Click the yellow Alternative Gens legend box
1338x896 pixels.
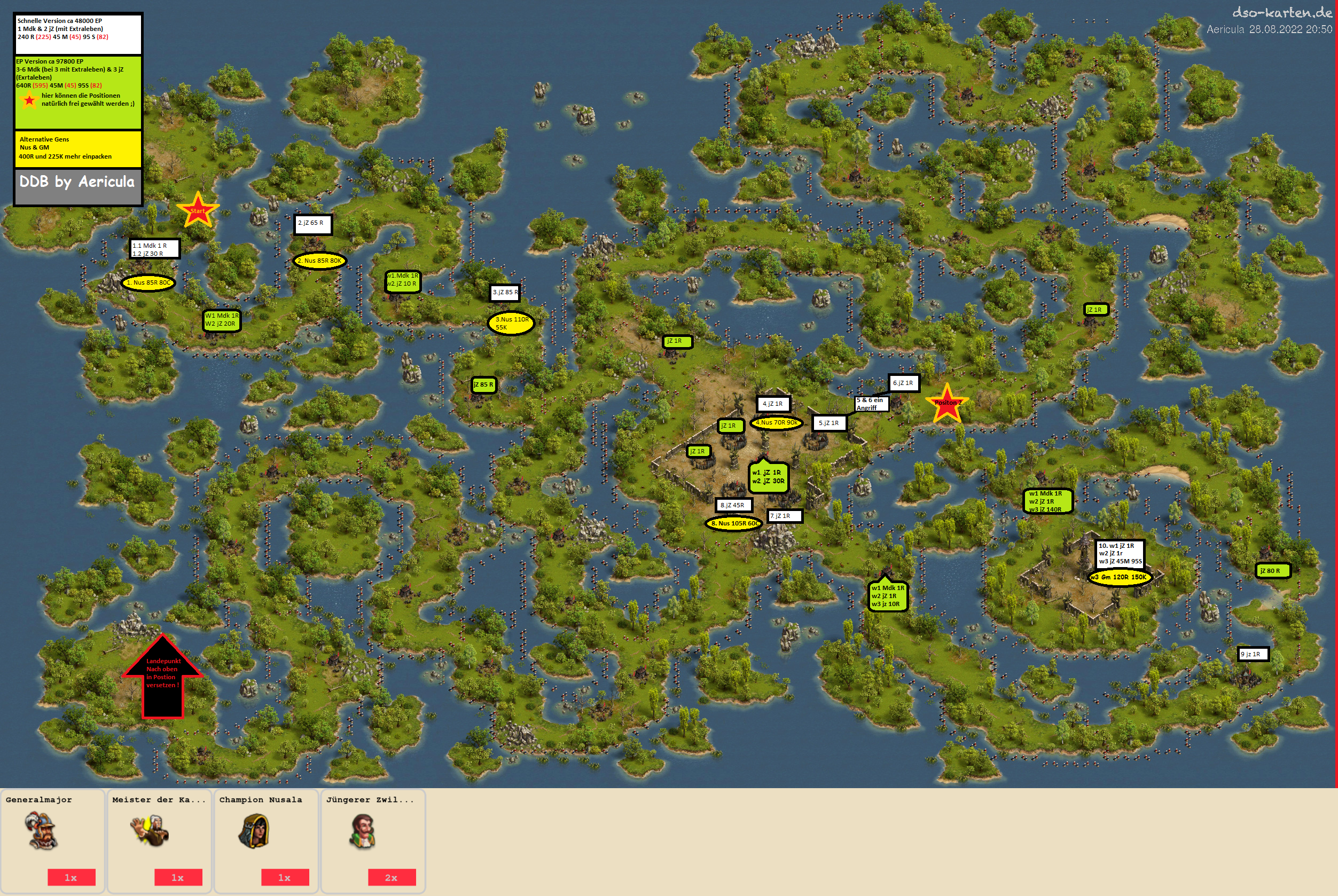click(x=79, y=148)
